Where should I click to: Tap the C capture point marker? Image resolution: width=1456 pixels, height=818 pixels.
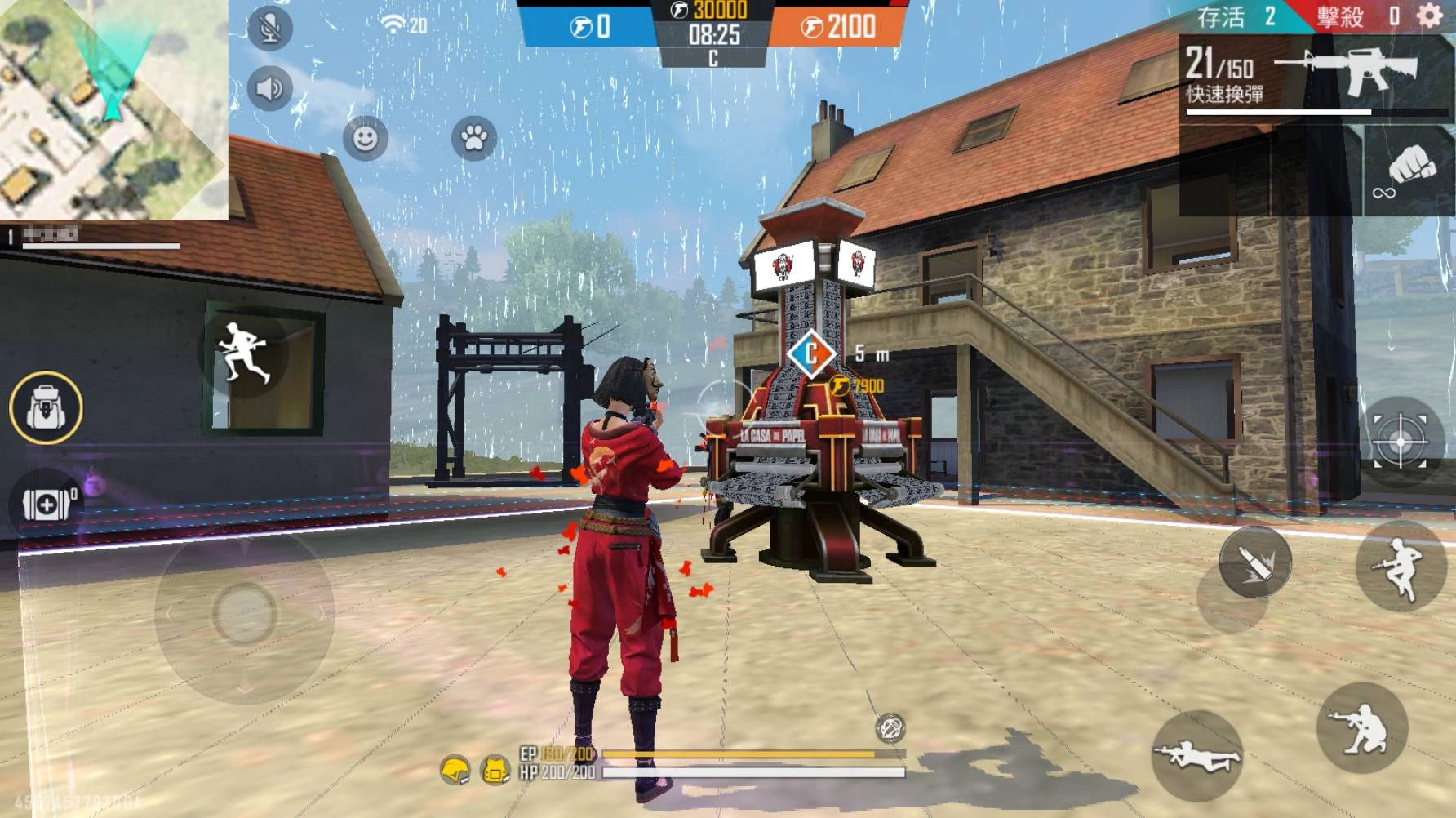810,354
